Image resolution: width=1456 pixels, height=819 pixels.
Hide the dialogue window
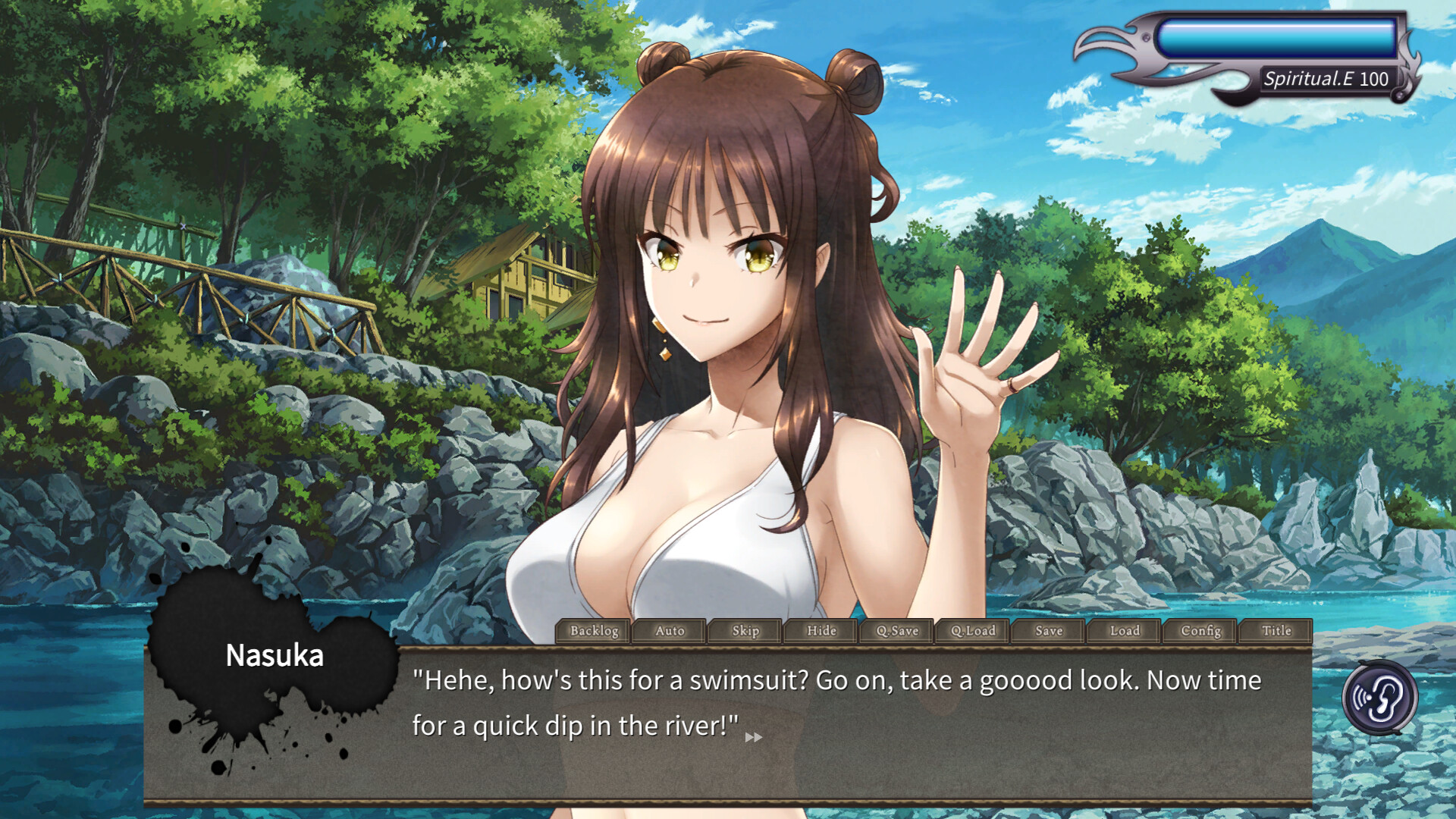(x=821, y=631)
